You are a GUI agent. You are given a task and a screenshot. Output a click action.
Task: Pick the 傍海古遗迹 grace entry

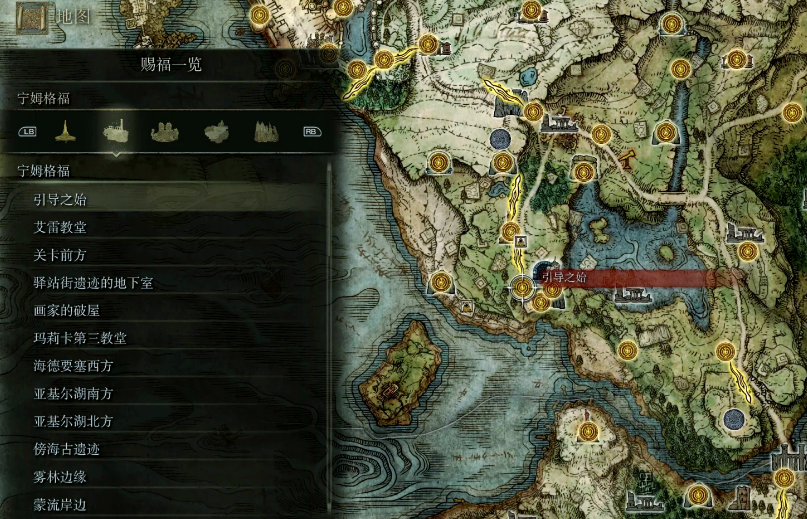coord(66,449)
